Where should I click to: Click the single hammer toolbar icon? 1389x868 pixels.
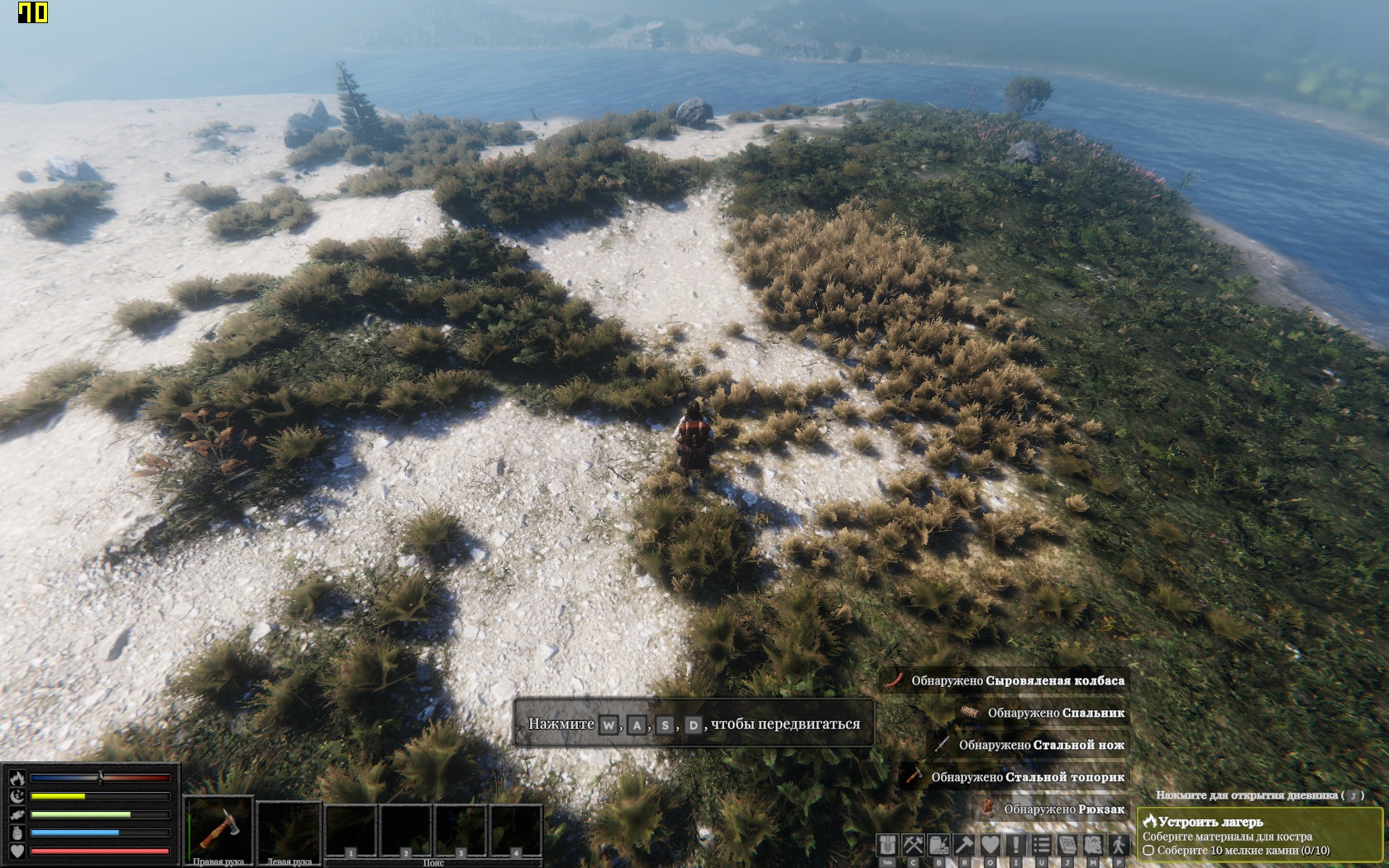(964, 845)
